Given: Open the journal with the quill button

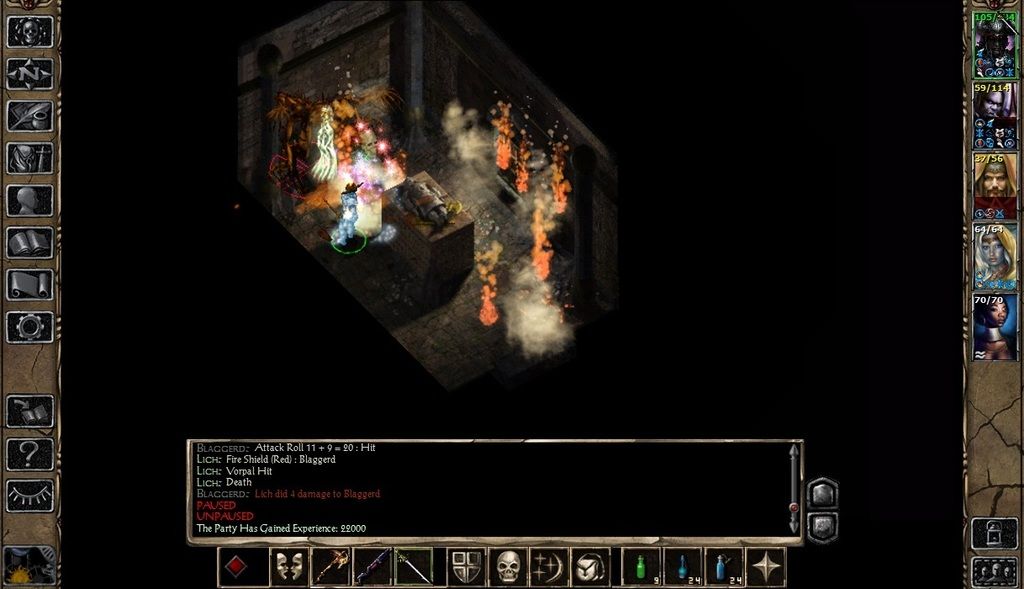Looking at the screenshot, I should click(30, 116).
